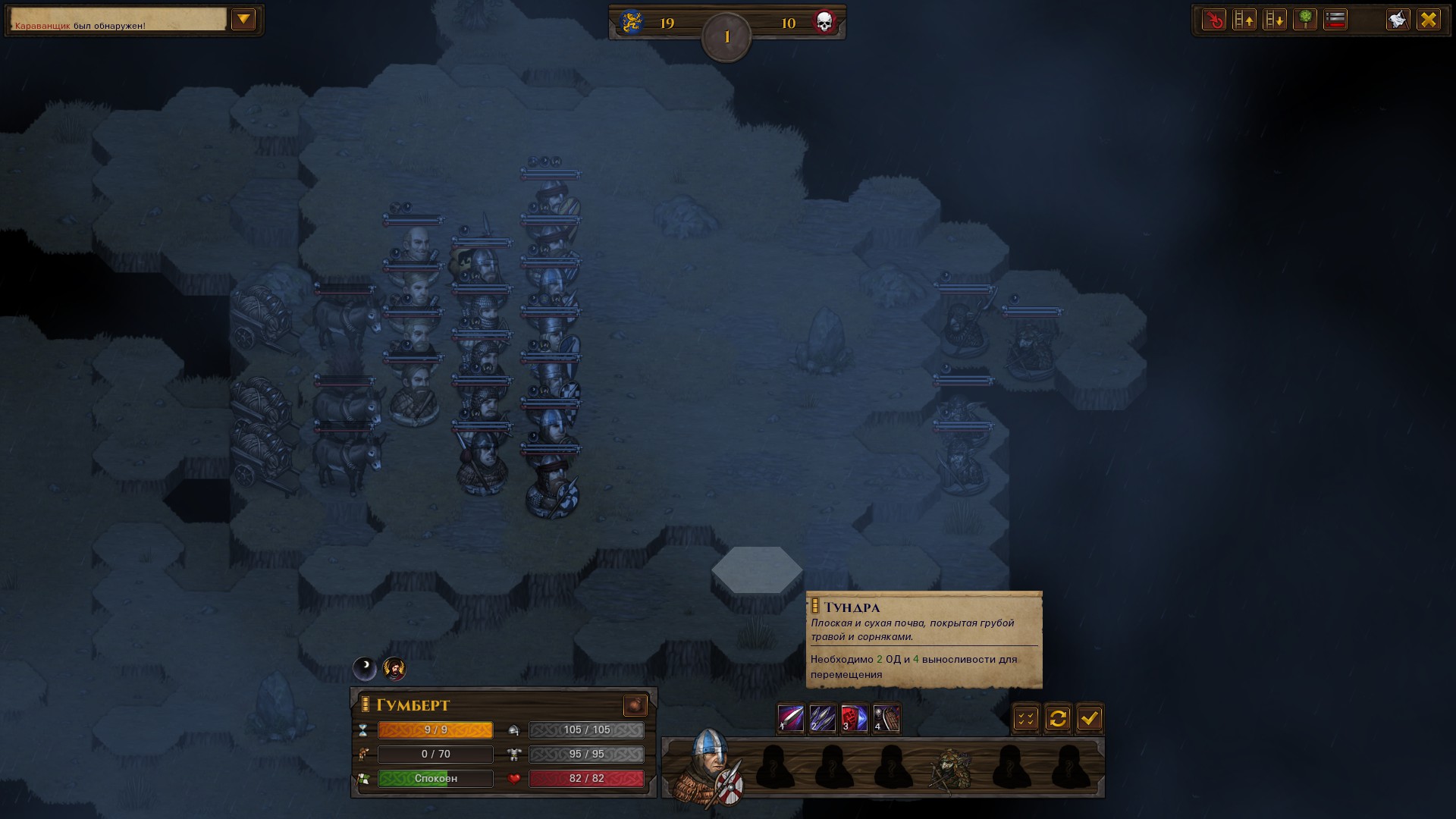Viewport: 1456px width, 819px height.
Task: Toggle unit stat bars display button
Action: tap(1335, 20)
